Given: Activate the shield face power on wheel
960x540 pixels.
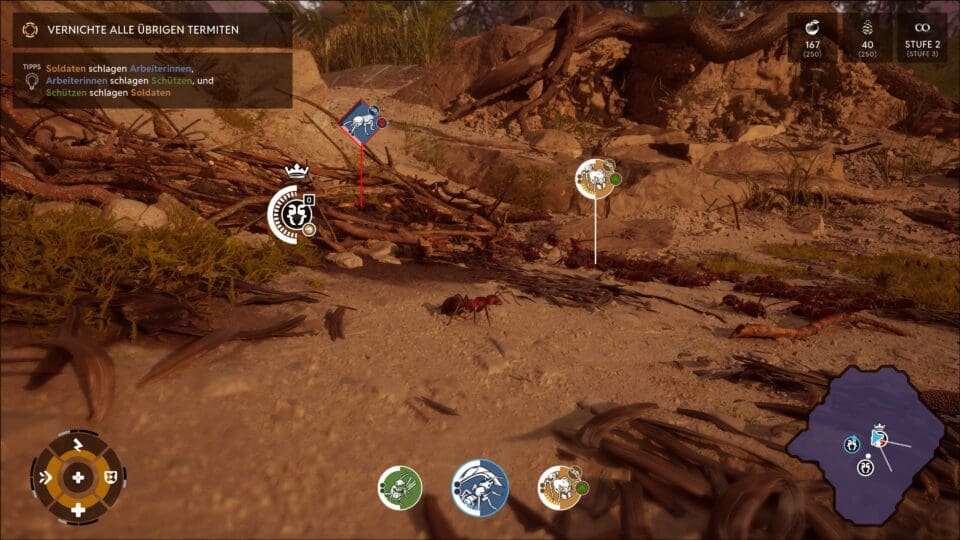Looking at the screenshot, I should 111,477.
